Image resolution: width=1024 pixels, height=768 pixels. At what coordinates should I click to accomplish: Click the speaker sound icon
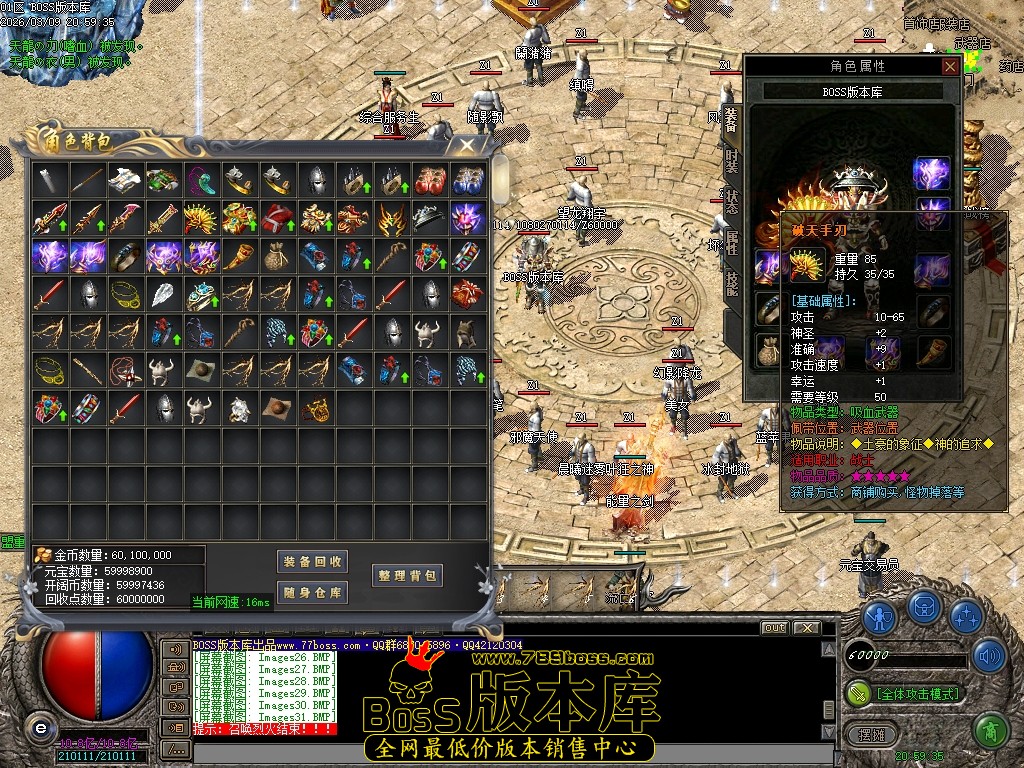point(988,656)
